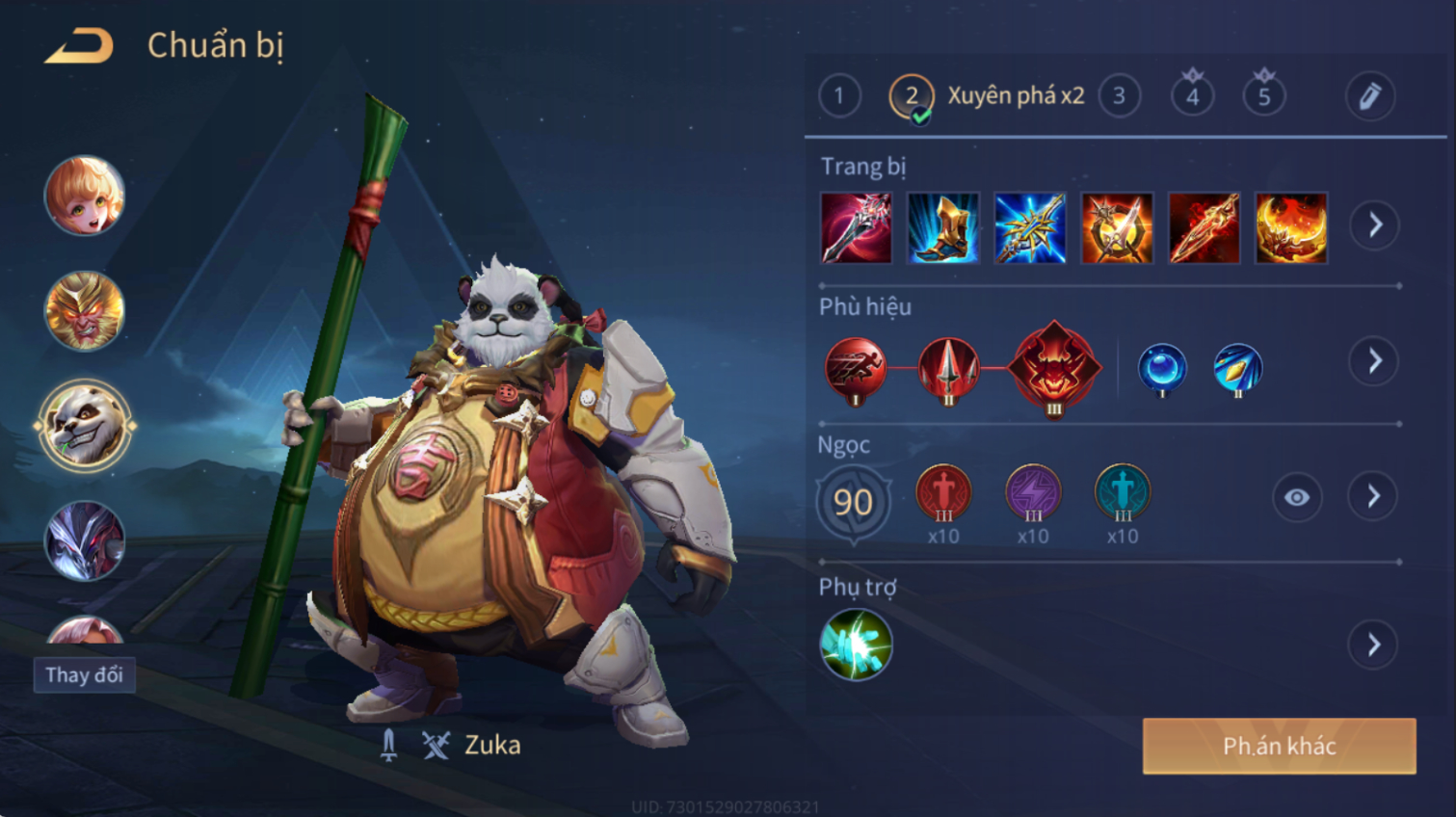The height and width of the screenshot is (817, 1456).
Task: Toggle the Ngọc eye view icon
Action: coord(1296,497)
